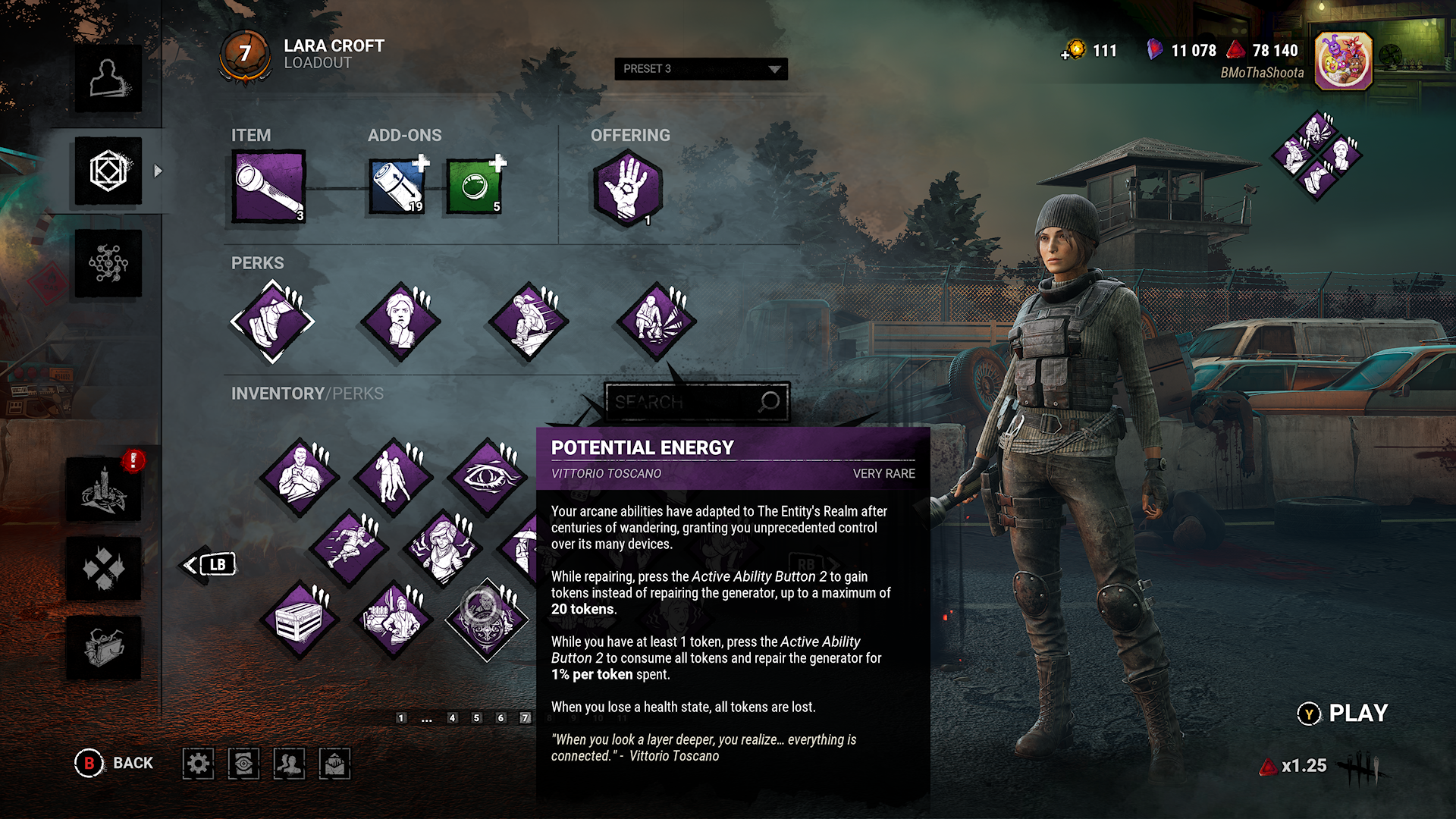Screen dimensions: 1456x819
Task: Go to inventory page 4
Action: 452,717
